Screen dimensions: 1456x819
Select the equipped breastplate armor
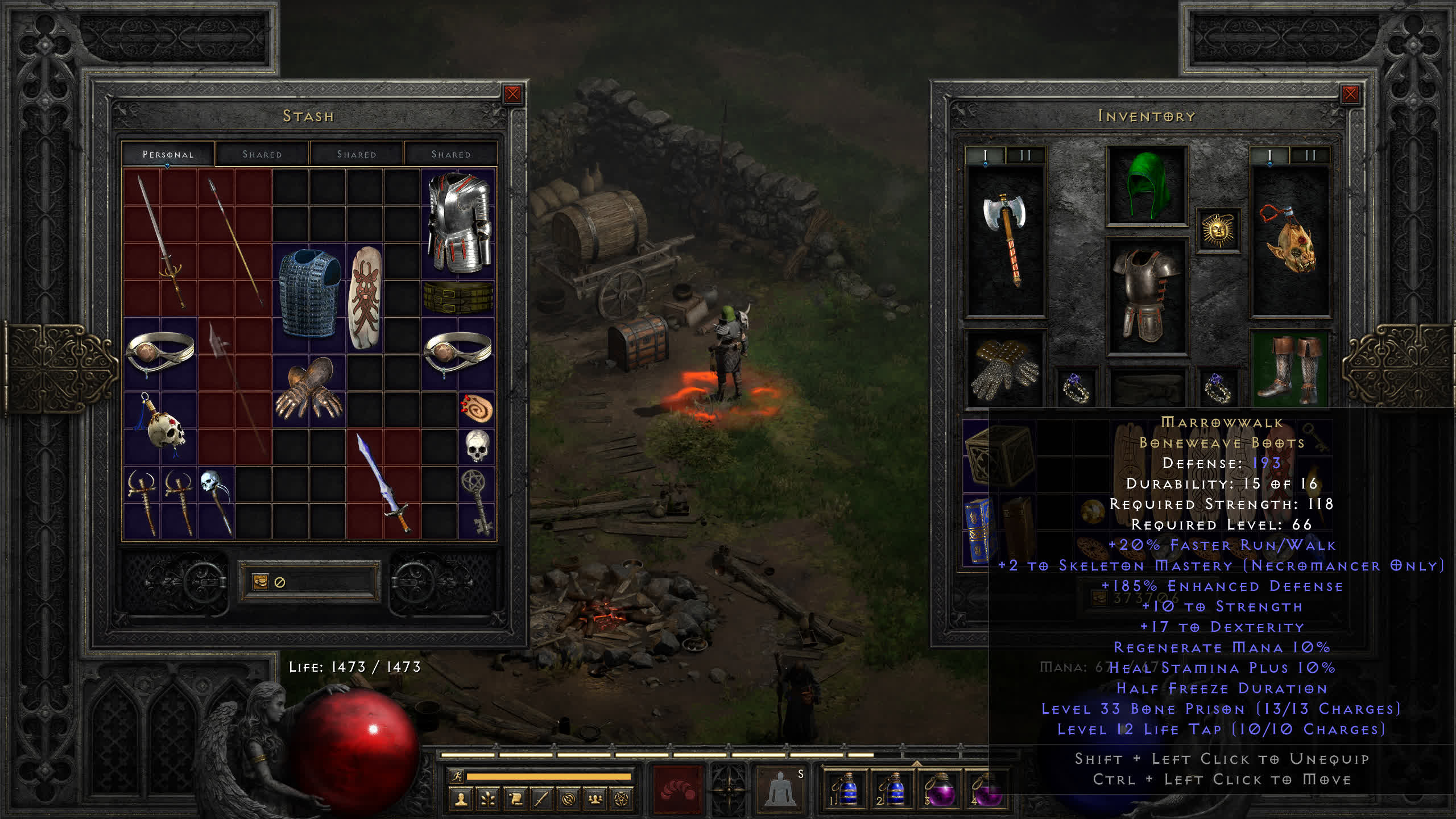pos(1147,297)
